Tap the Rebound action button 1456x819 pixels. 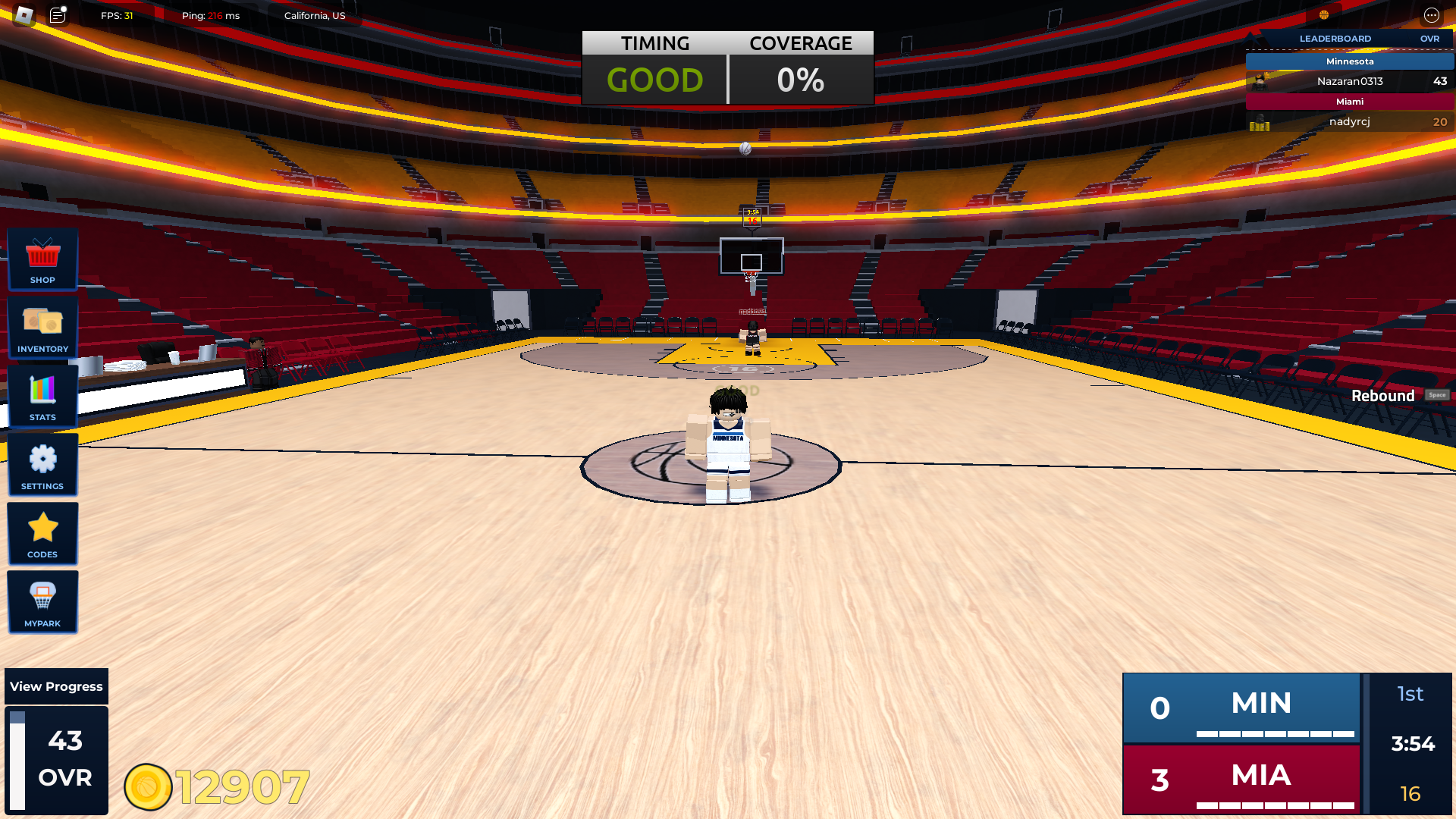pos(1399,396)
